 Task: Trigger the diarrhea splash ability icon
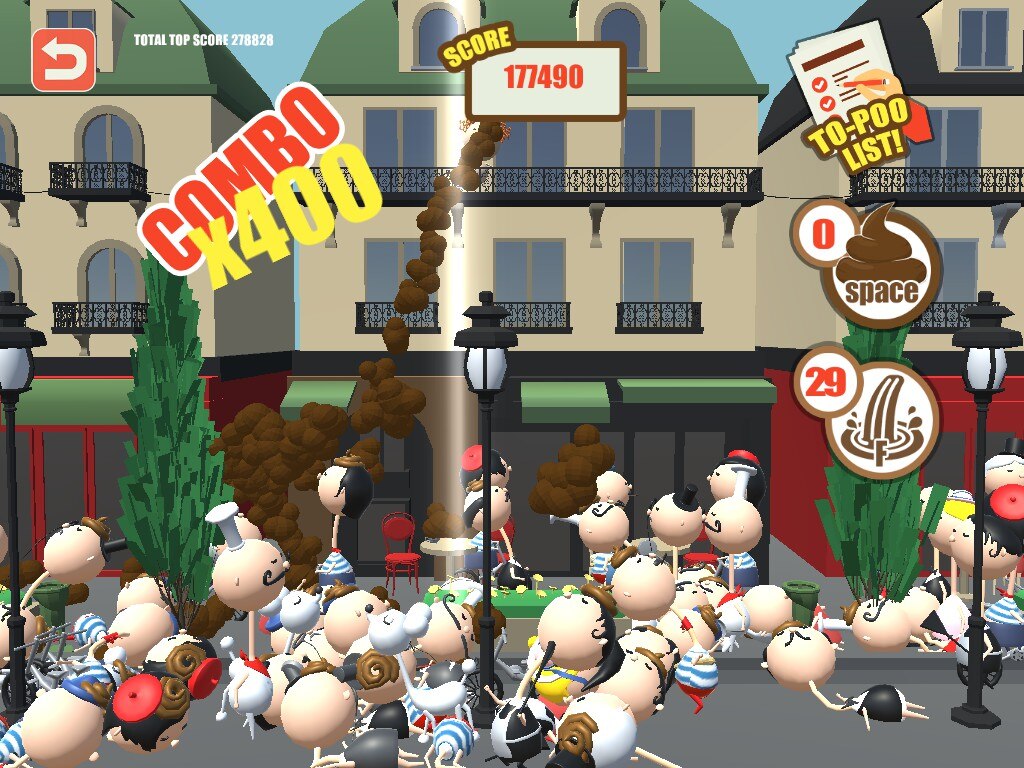(x=882, y=420)
